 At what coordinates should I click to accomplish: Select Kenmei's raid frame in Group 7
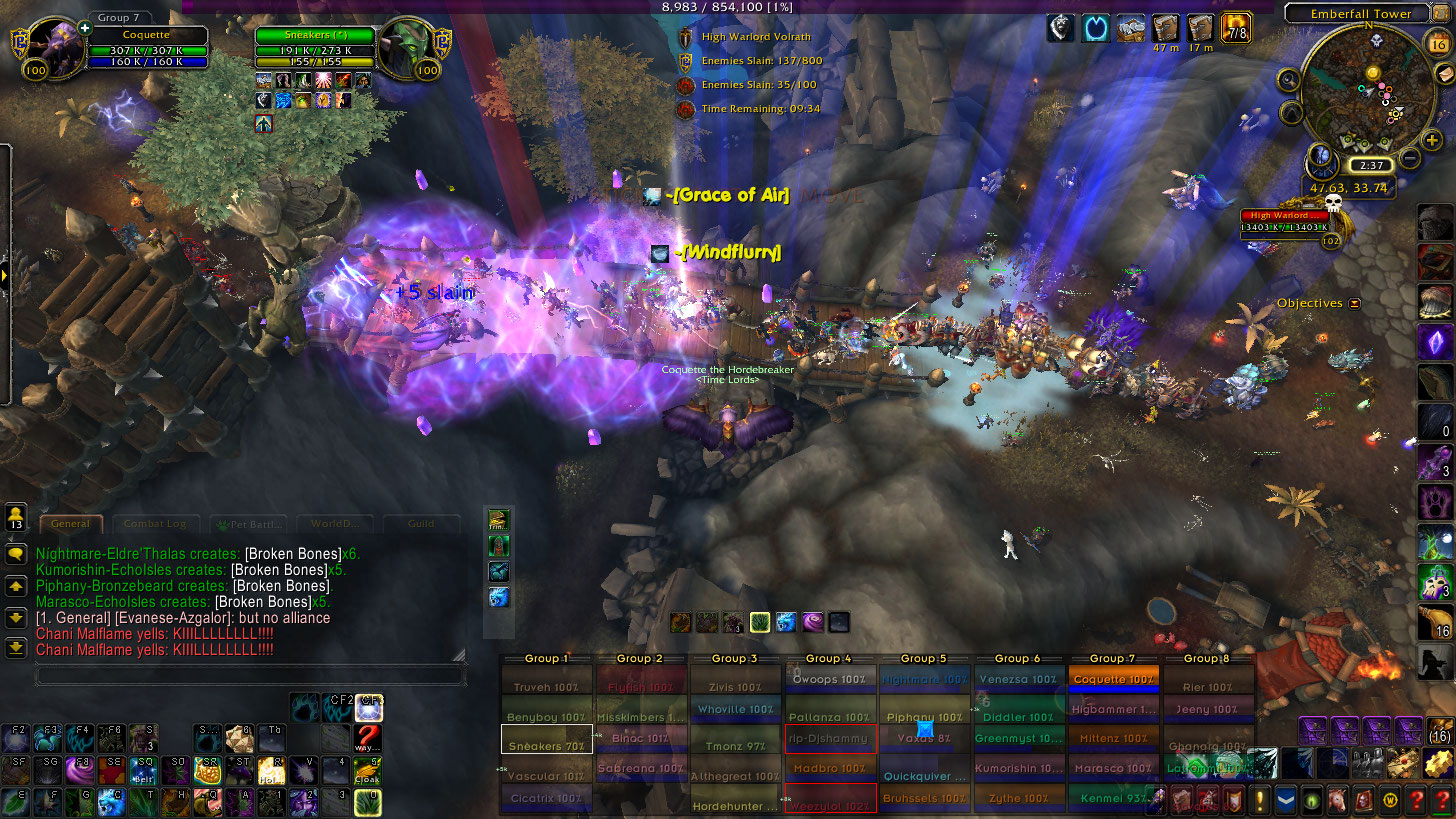[1113, 798]
